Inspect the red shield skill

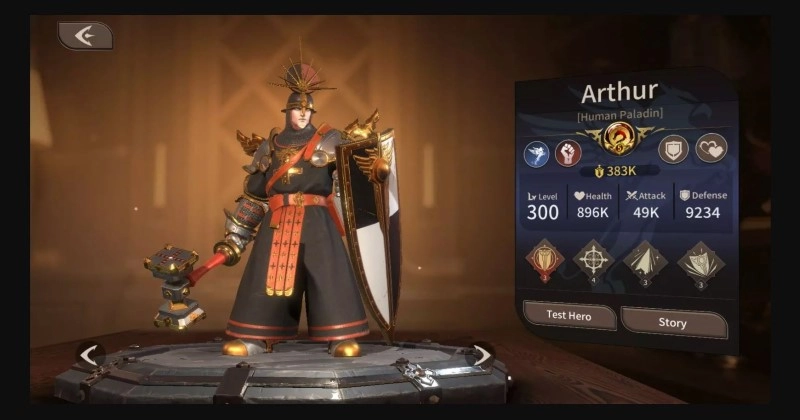coord(545,260)
